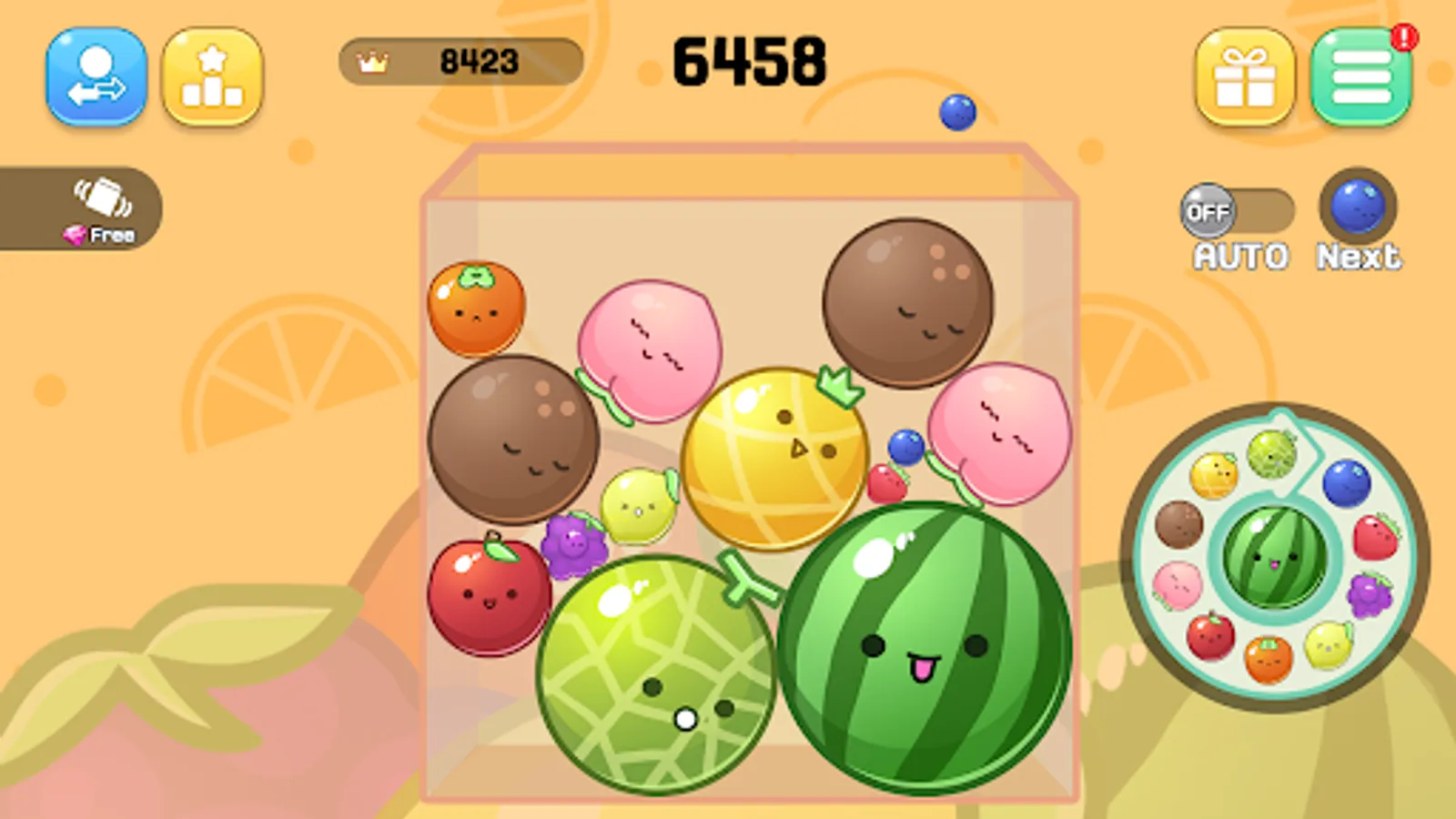Tap the coconut icon on the evolution wheel
The width and height of the screenshot is (1456, 819).
click(x=1180, y=526)
